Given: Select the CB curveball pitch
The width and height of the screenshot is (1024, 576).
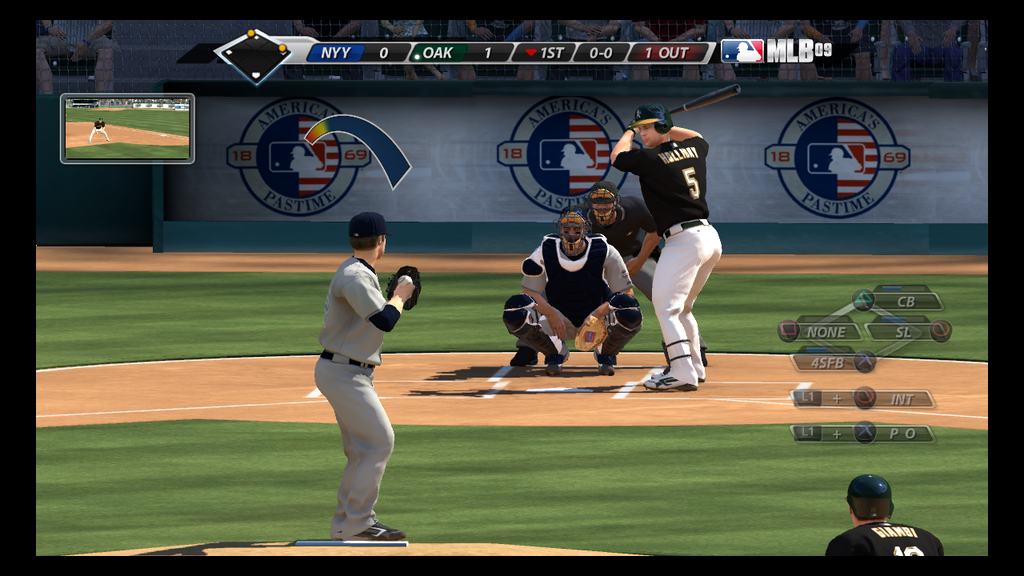Looking at the screenshot, I should [905, 301].
